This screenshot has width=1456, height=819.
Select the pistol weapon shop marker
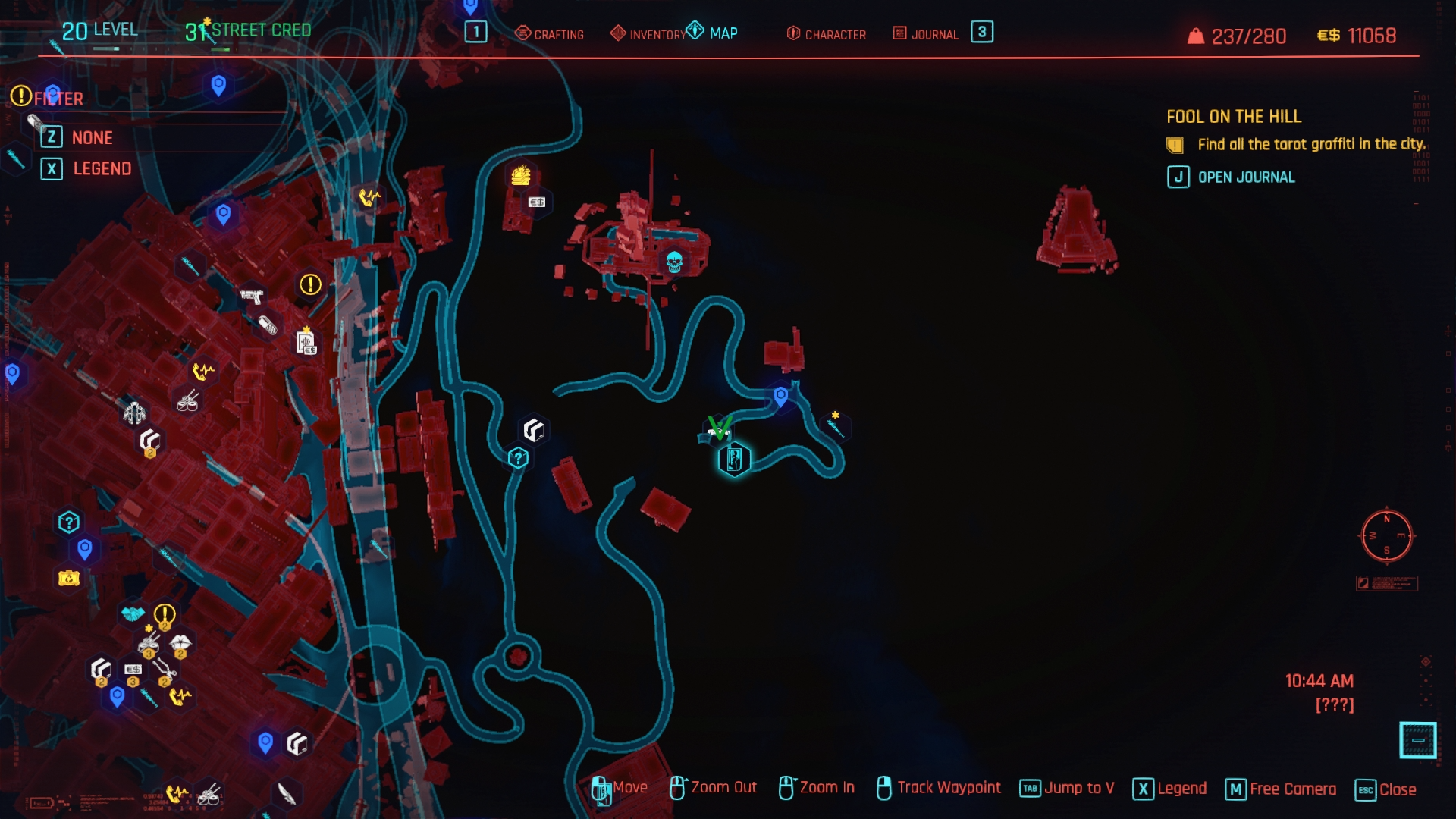pyautogui.click(x=252, y=296)
